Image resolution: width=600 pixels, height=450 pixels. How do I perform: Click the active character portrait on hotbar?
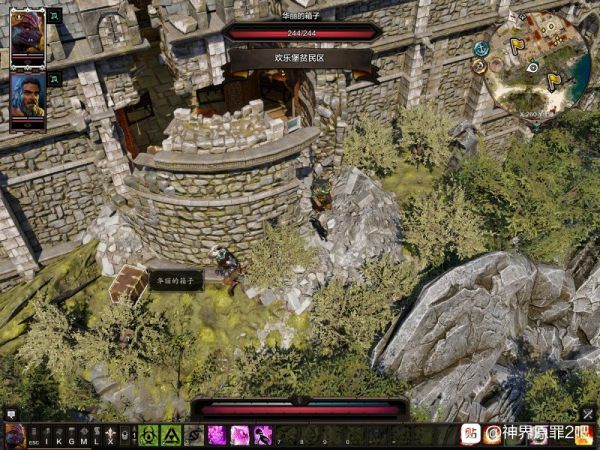(14, 435)
